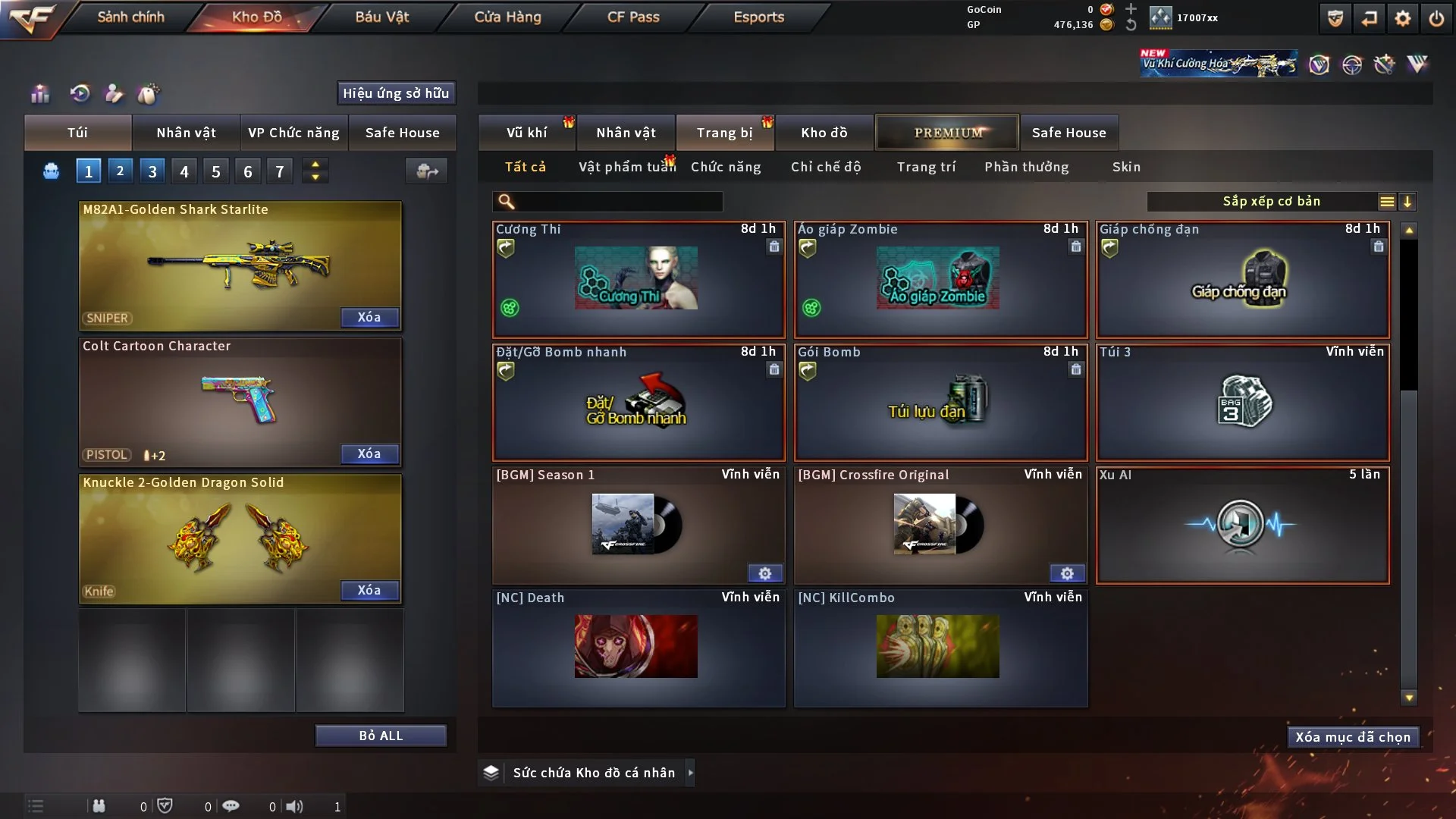Expand Sức chứa Kho đồ cá nhân
Viewport: 1456px width, 819px height.
point(690,773)
